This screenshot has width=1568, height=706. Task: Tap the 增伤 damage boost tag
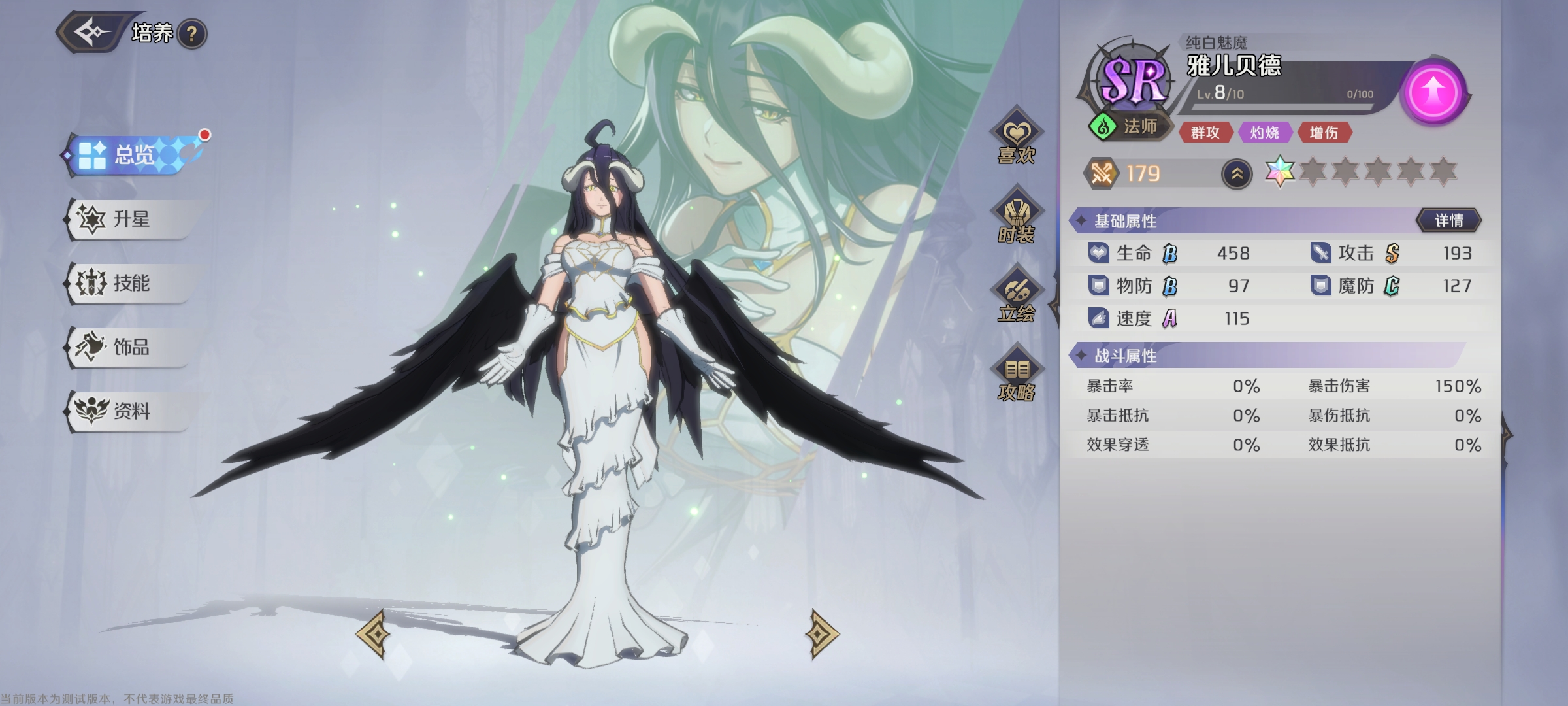click(x=1324, y=133)
